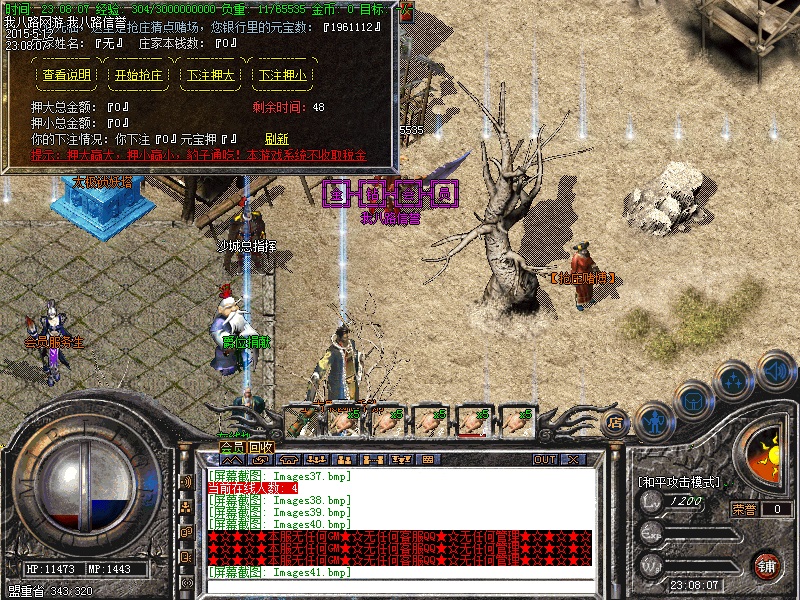Open the bag inventory icon

tap(692, 398)
